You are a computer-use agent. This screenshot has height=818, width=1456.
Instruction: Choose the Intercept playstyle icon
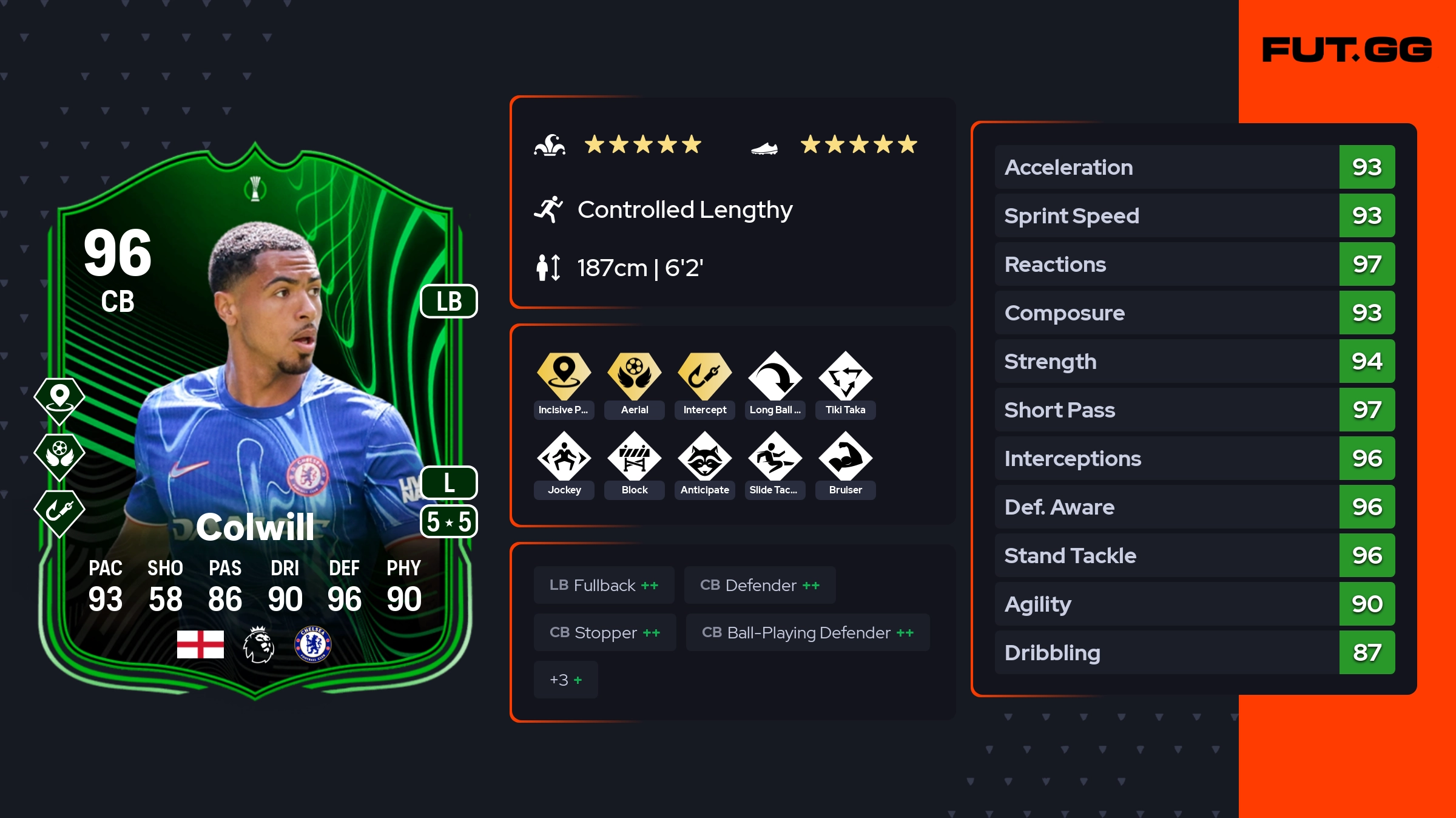(x=705, y=376)
